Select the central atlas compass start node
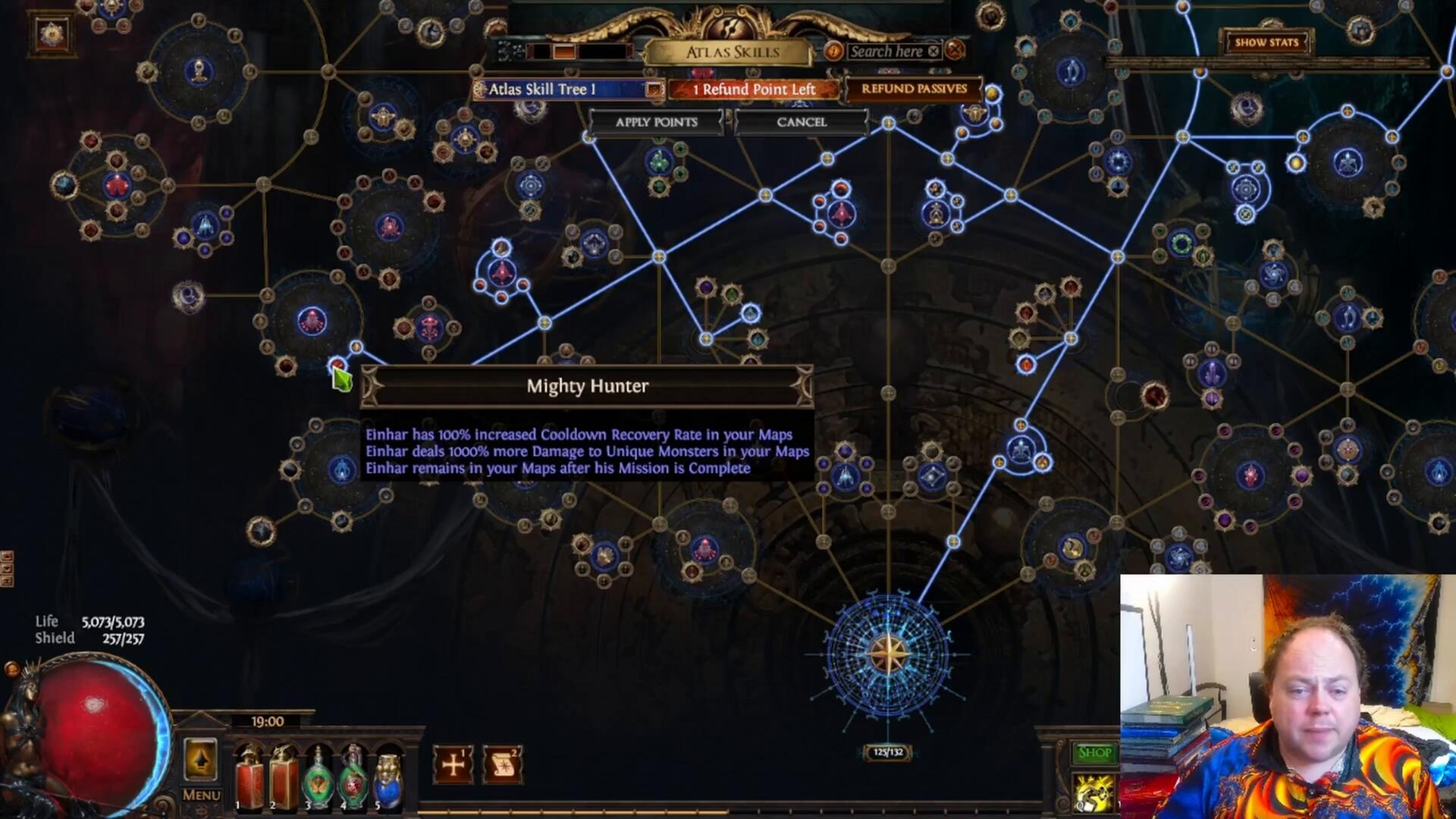 887,654
